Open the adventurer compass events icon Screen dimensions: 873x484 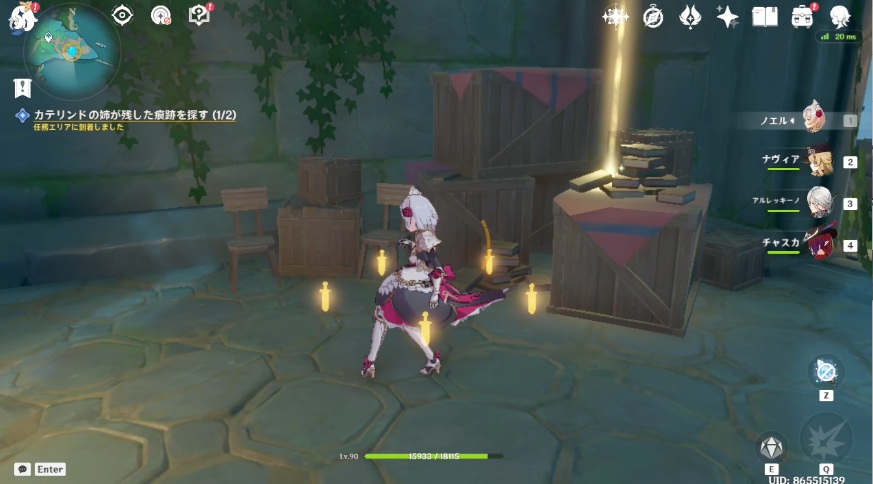[653, 17]
